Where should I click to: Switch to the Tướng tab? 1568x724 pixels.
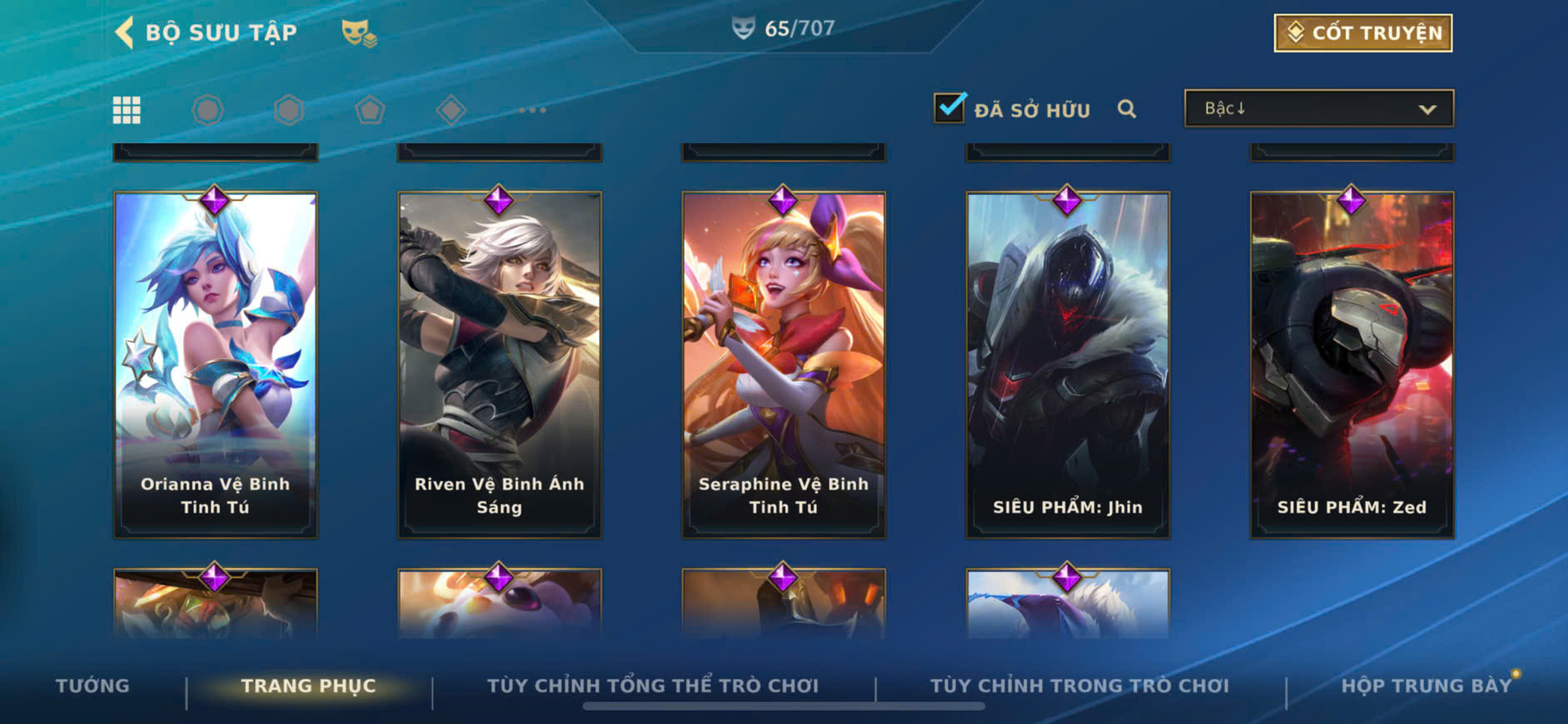point(92,686)
